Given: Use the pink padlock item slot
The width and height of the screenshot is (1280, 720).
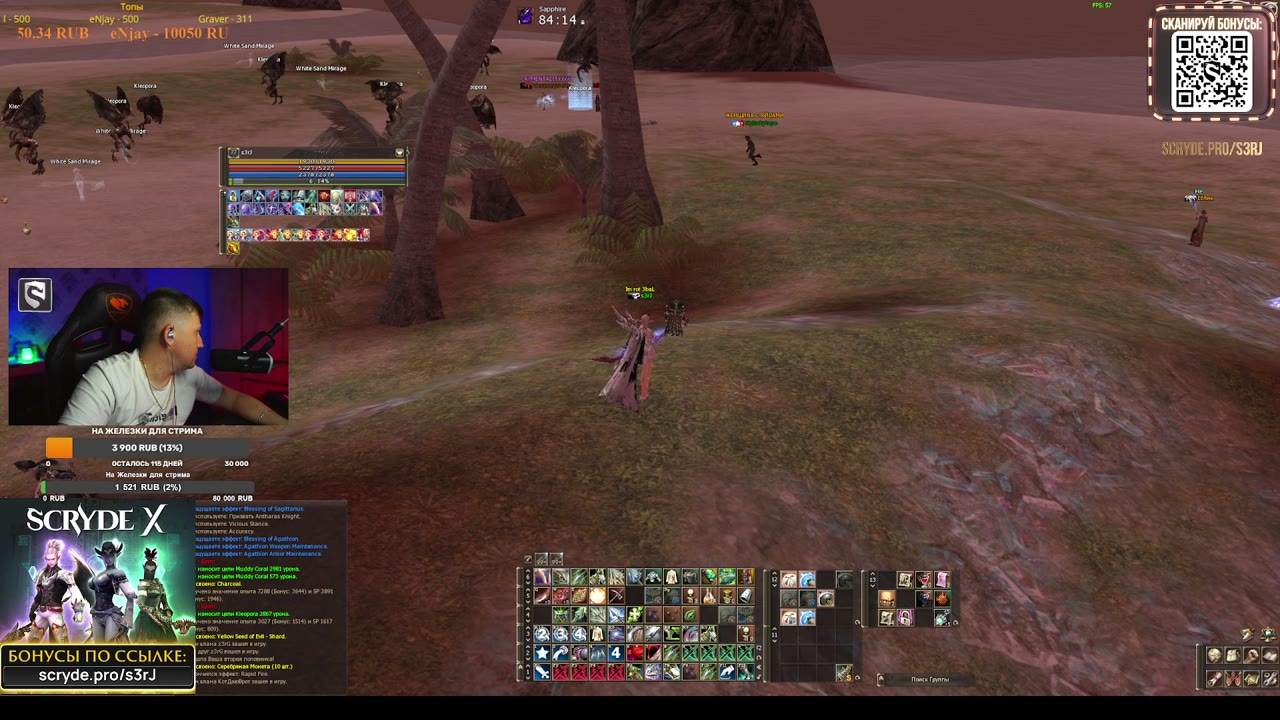Looking at the screenshot, I should pos(905,618).
